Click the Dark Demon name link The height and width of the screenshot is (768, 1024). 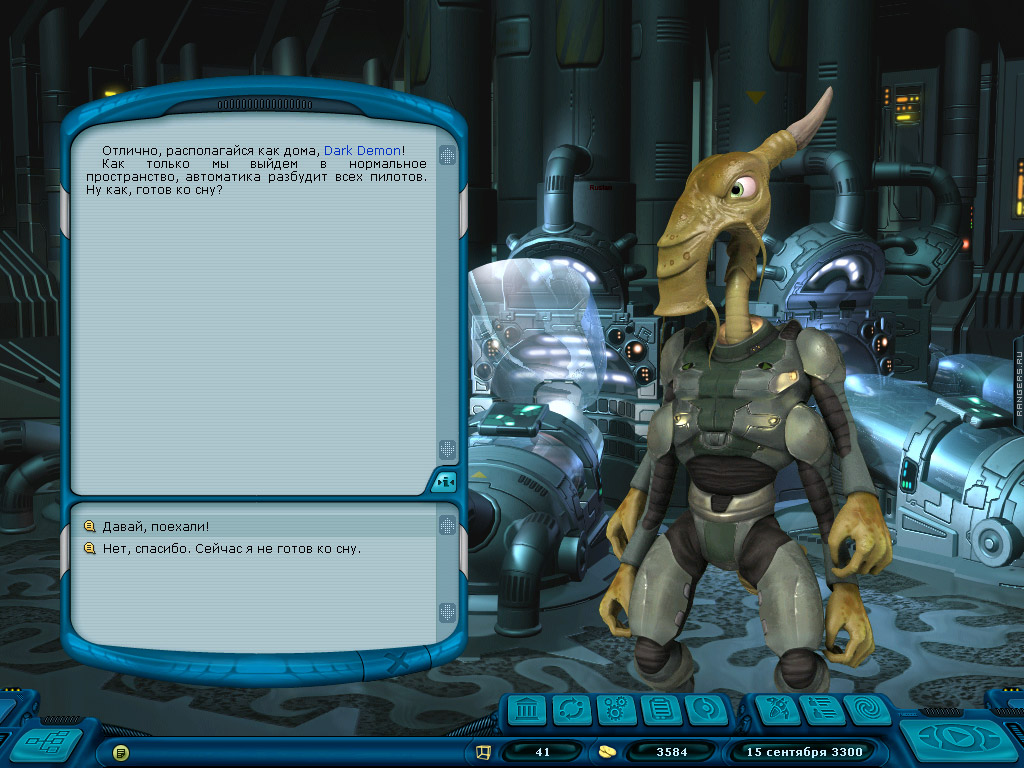pyautogui.click(x=362, y=150)
